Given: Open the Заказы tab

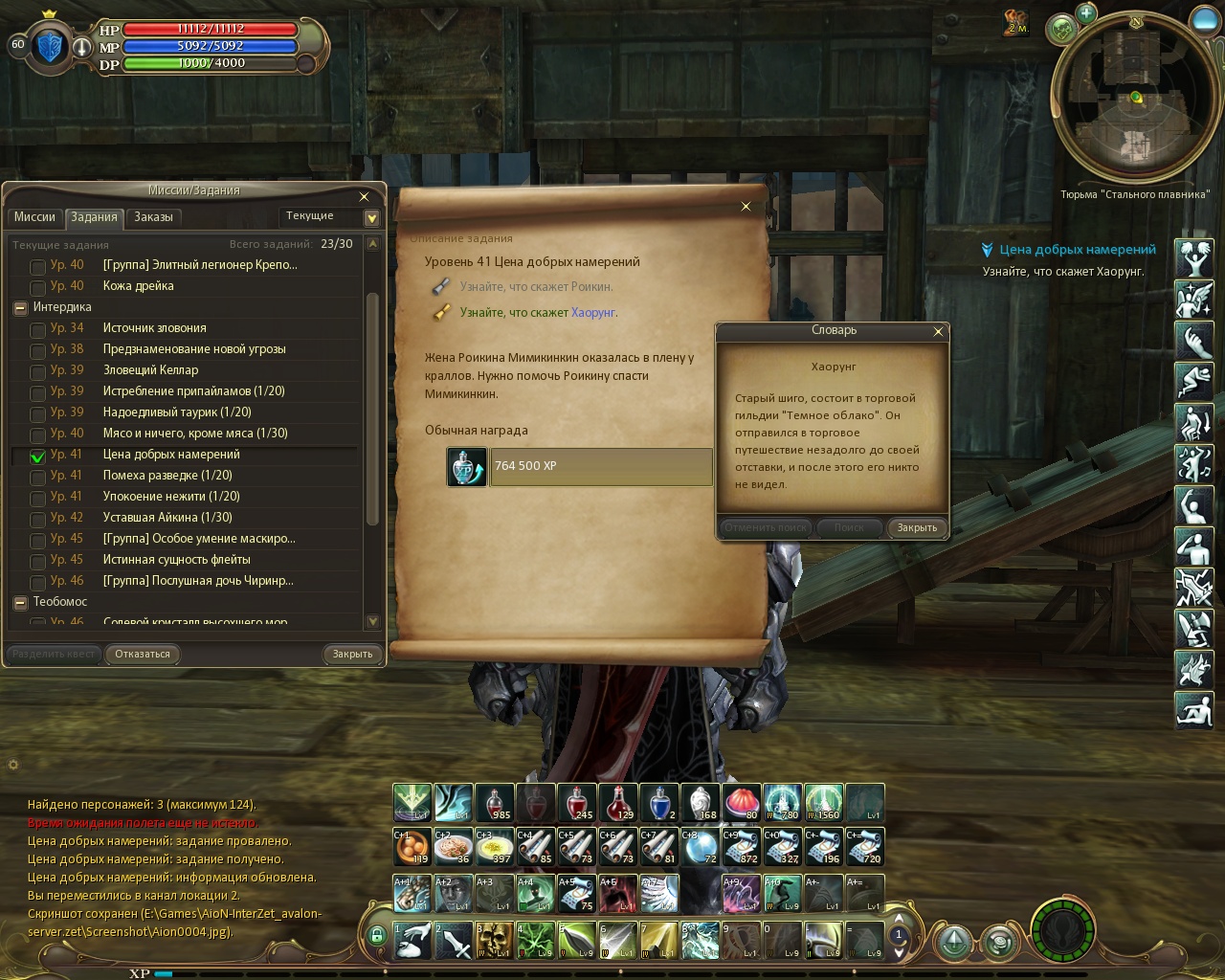Looking at the screenshot, I should coord(153,217).
